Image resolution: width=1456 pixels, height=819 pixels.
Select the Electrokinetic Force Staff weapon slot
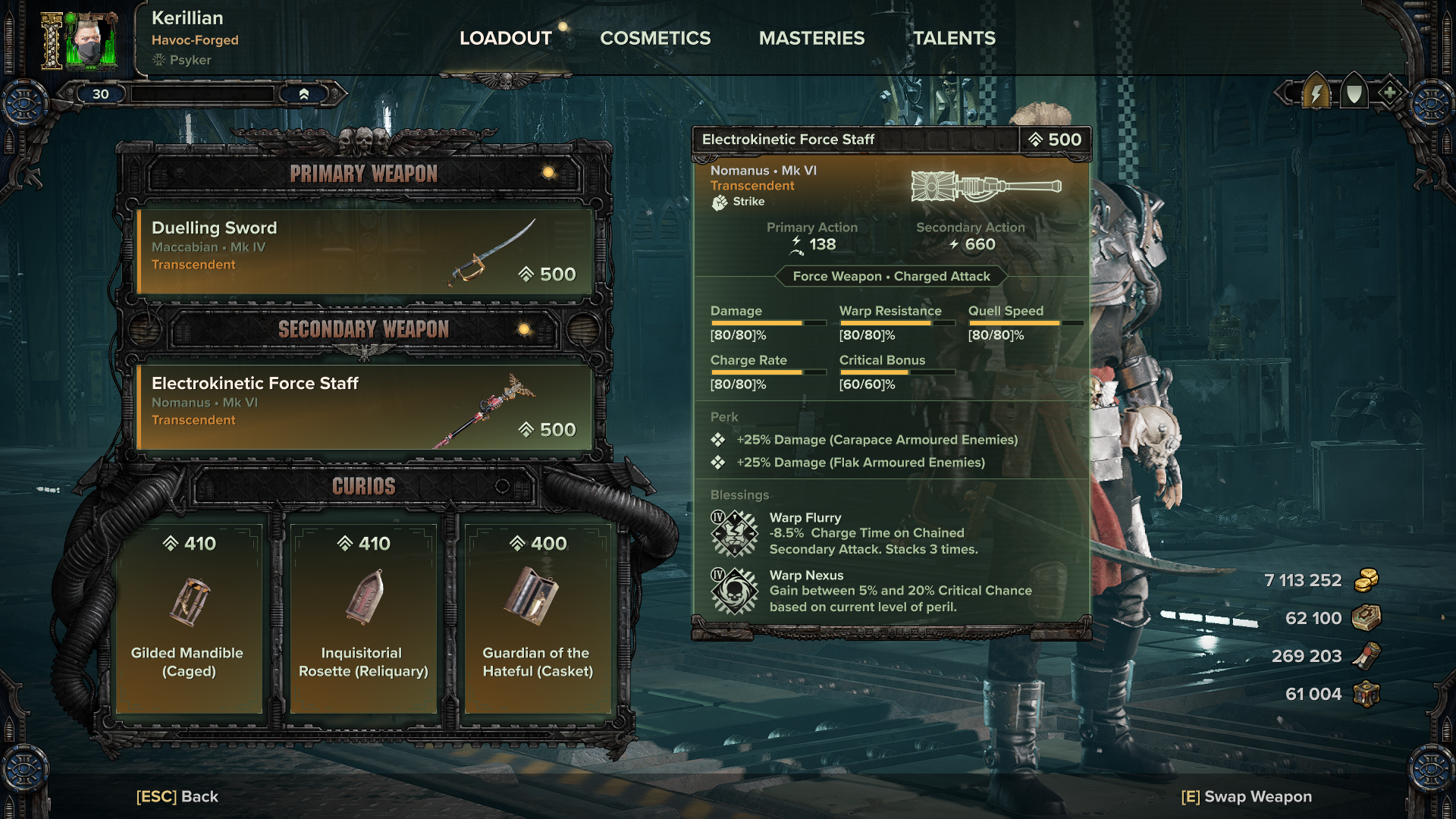click(x=364, y=406)
